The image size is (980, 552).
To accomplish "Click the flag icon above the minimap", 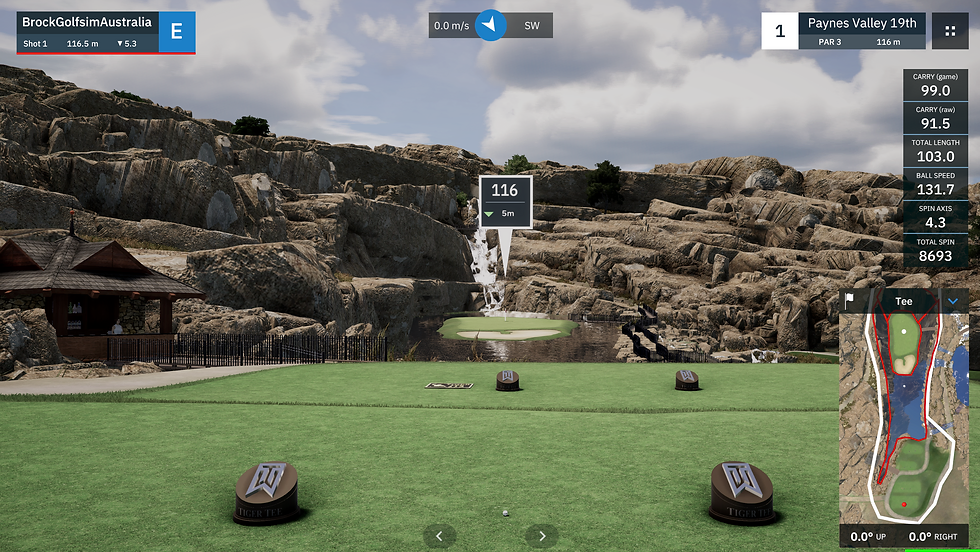I will point(850,300).
